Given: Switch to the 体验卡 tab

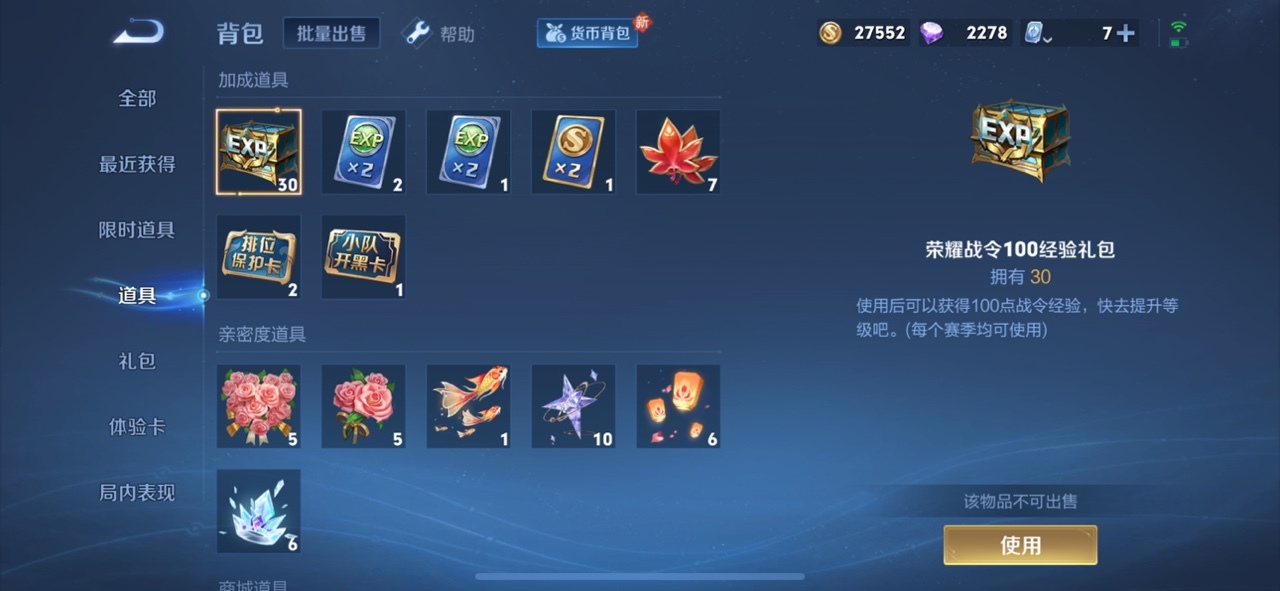Looking at the screenshot, I should coord(137,427).
